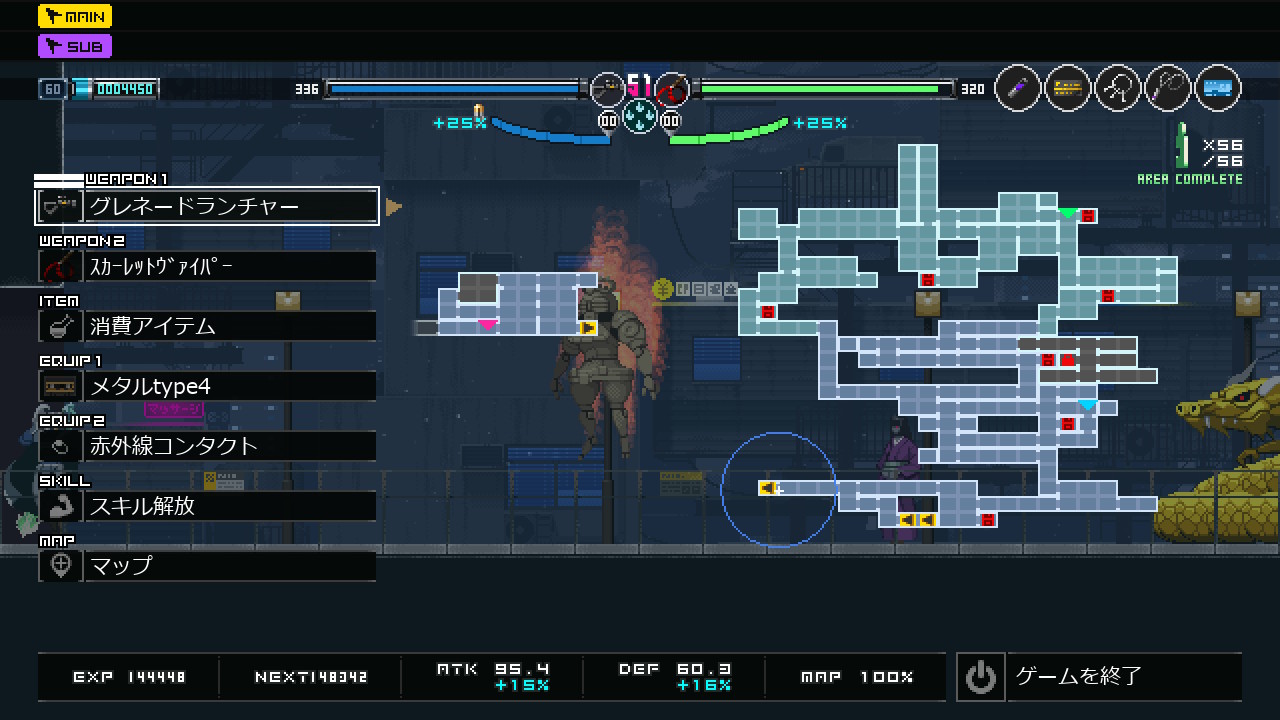Click the blue keyboard-shaped icon in top-right row
This screenshot has width=1280, height=720.
[1217, 89]
